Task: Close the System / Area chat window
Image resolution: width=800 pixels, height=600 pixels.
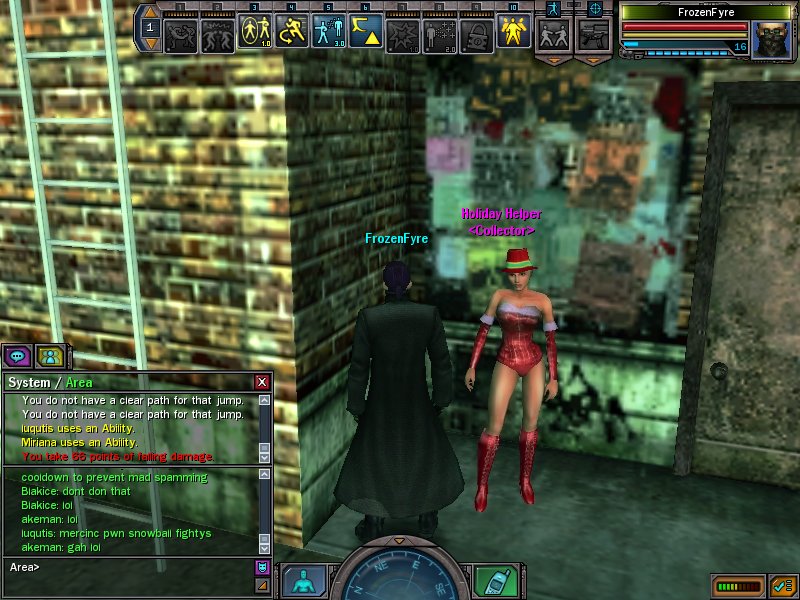Action: (x=262, y=382)
